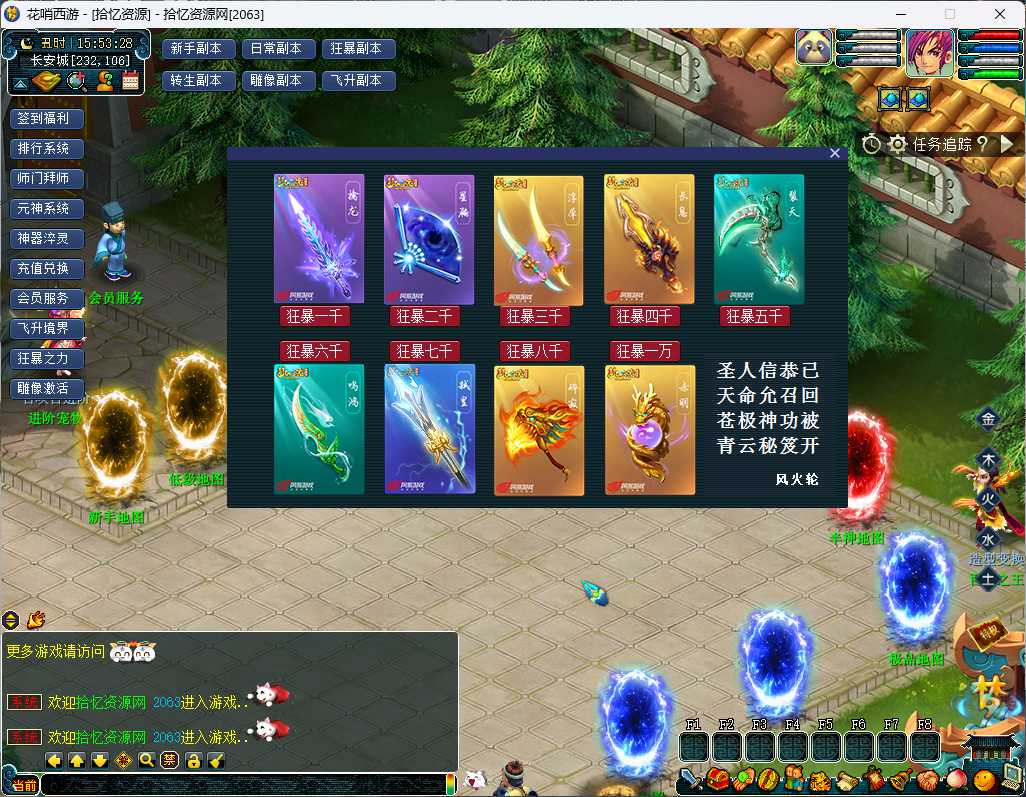Screen dimensions: 1026x797
Task: Expand the 任务追踪 quest tracker arrow
Action: click(x=1007, y=144)
